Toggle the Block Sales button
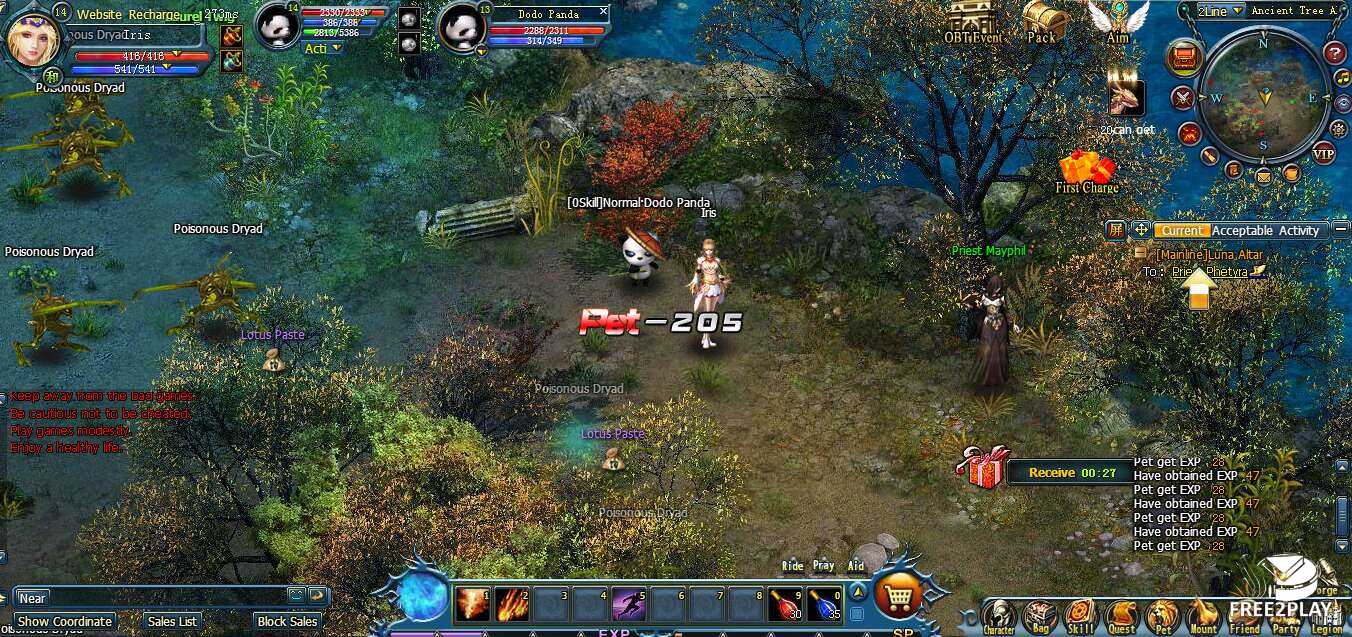This screenshot has width=1352, height=637. (287, 622)
